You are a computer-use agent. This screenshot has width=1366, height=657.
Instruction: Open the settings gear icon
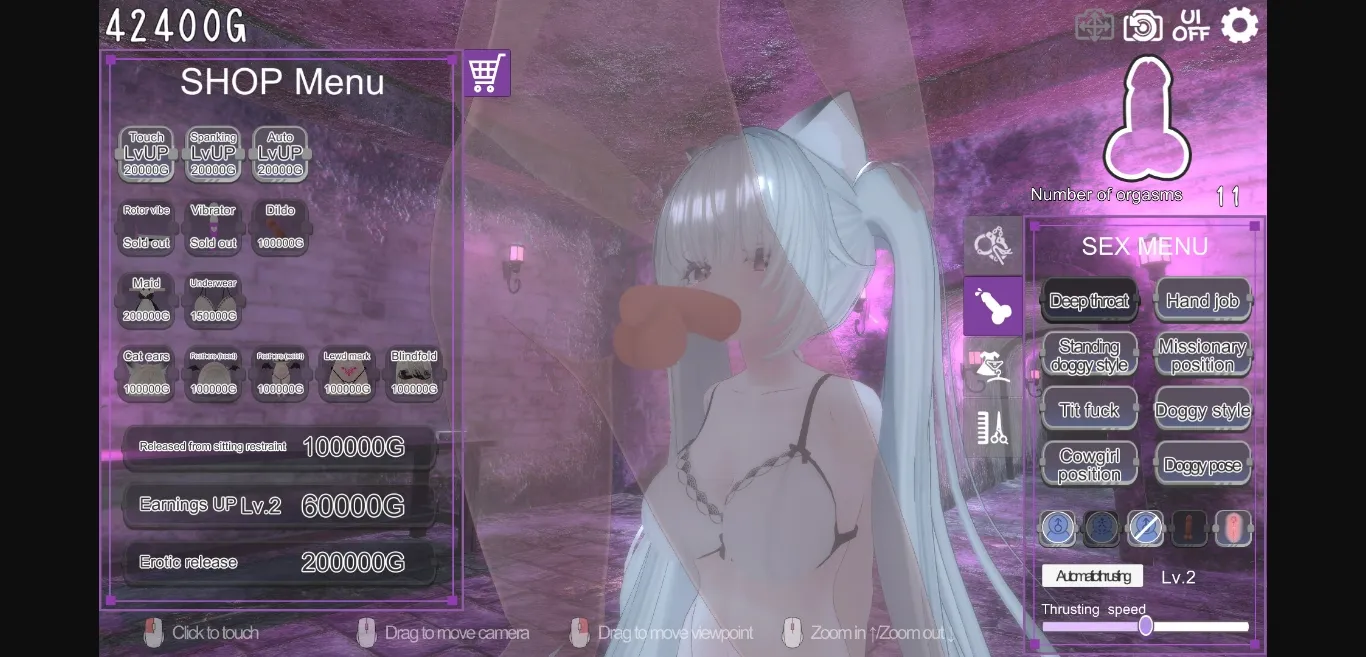pos(1239,25)
